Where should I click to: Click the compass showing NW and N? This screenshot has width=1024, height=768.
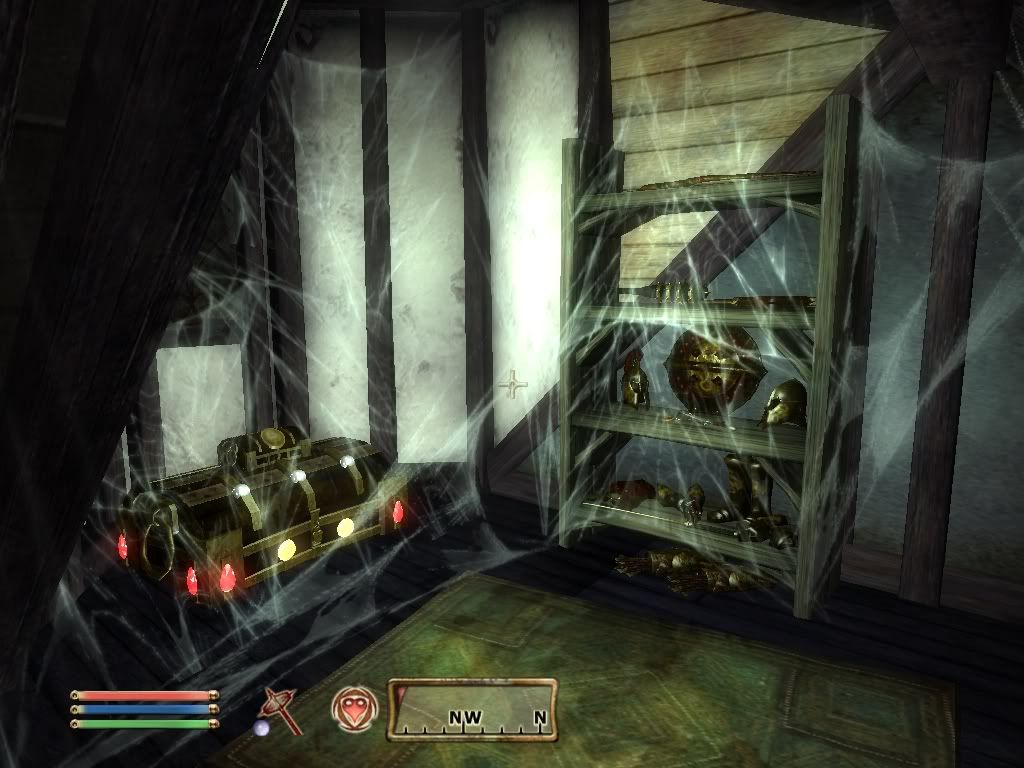pyautogui.click(x=472, y=710)
